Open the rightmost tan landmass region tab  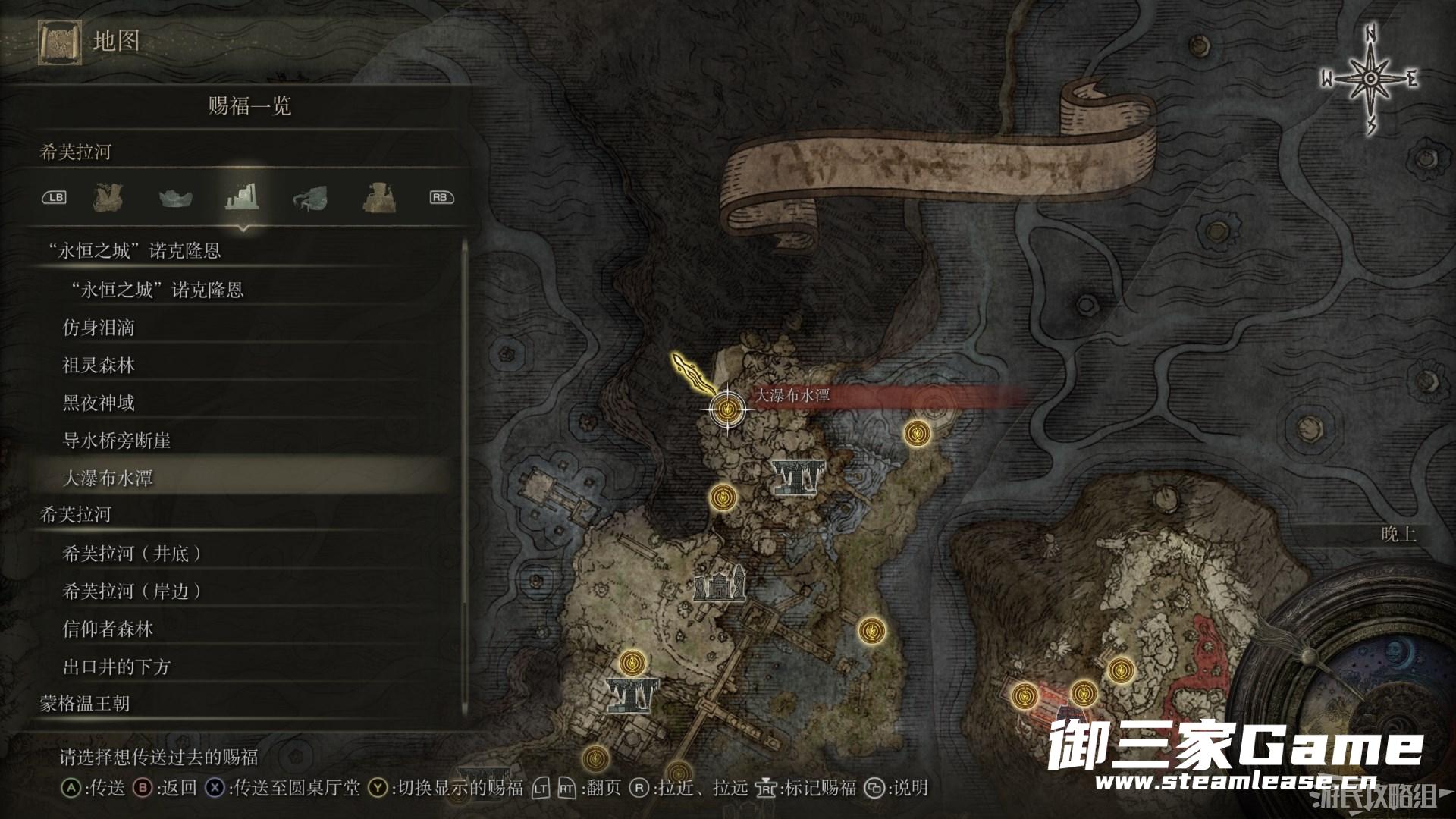point(377,198)
